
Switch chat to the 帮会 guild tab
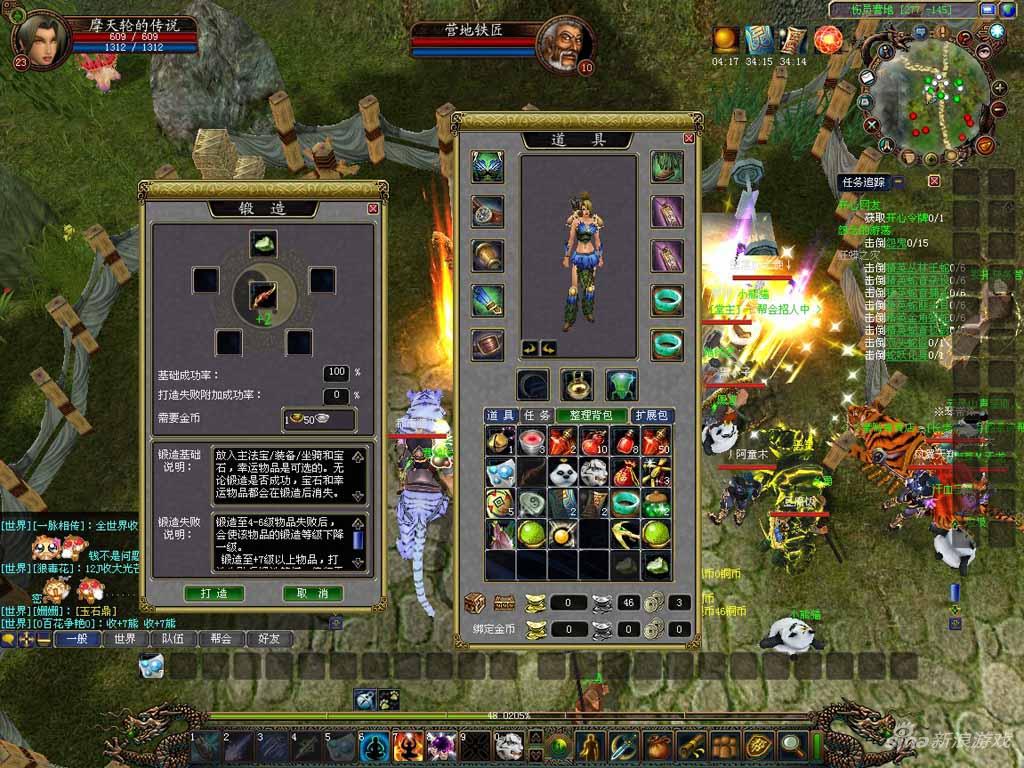(x=221, y=639)
